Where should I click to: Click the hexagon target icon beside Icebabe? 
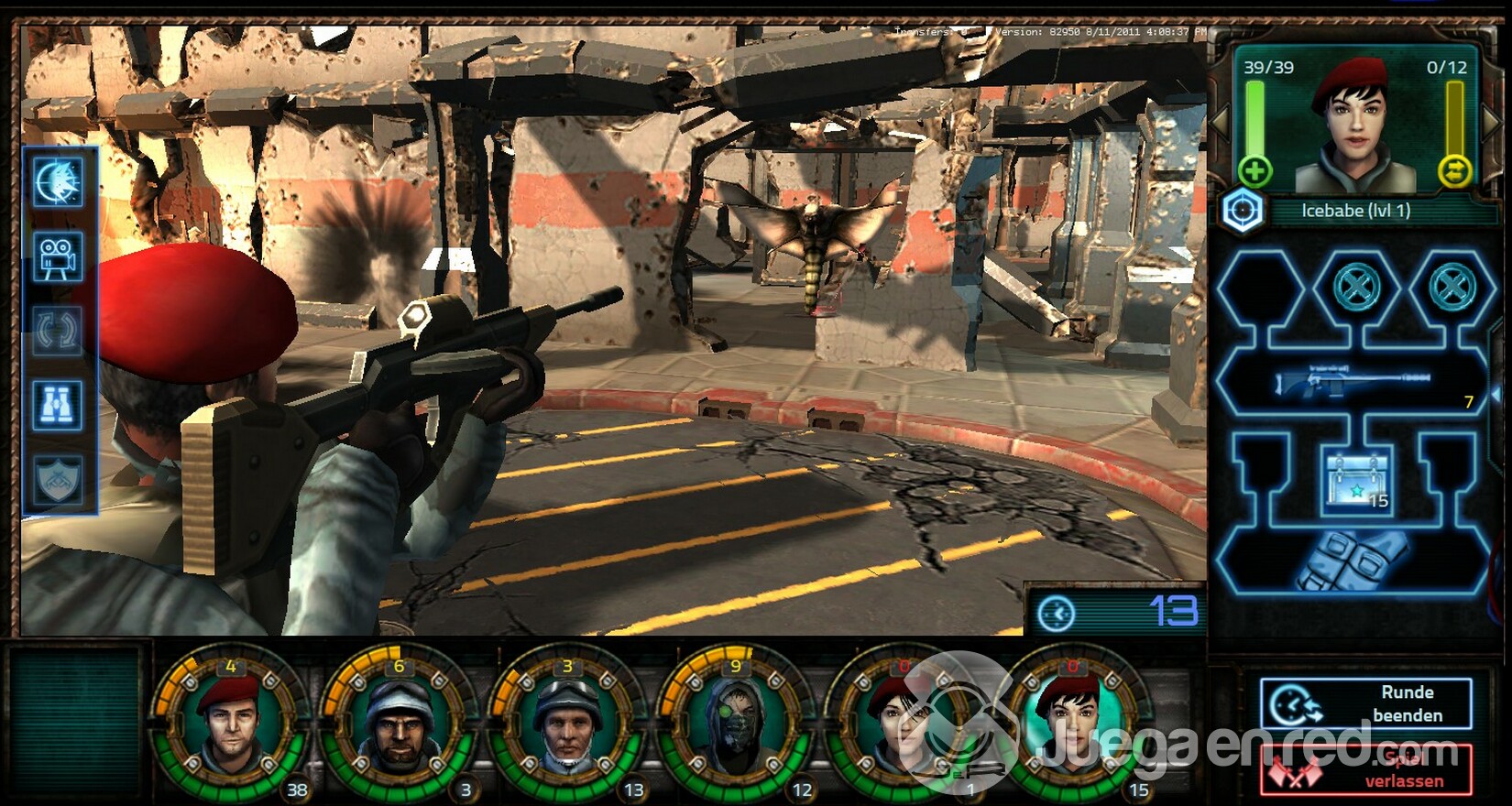tap(1243, 212)
